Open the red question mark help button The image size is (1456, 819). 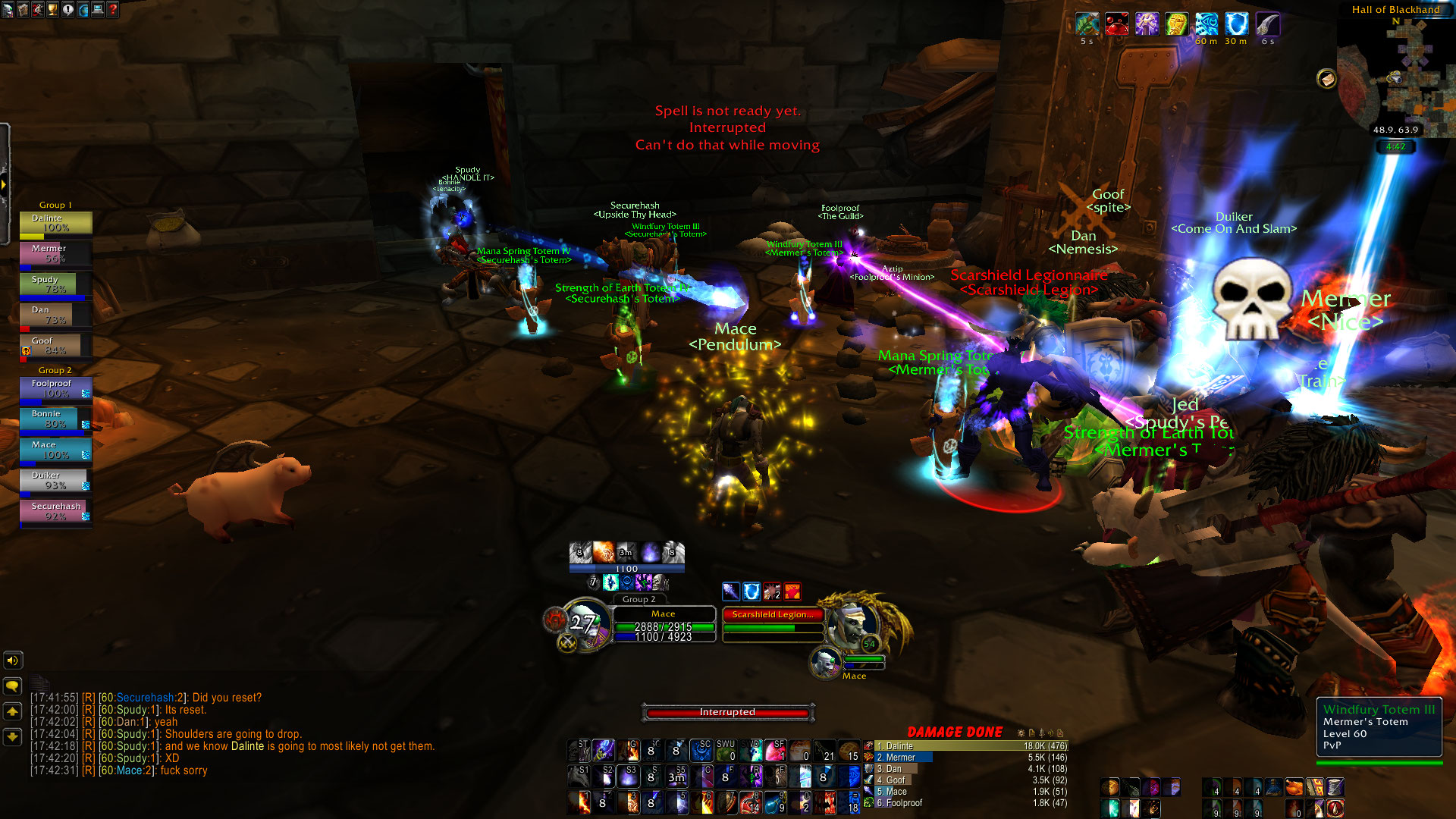(x=113, y=10)
